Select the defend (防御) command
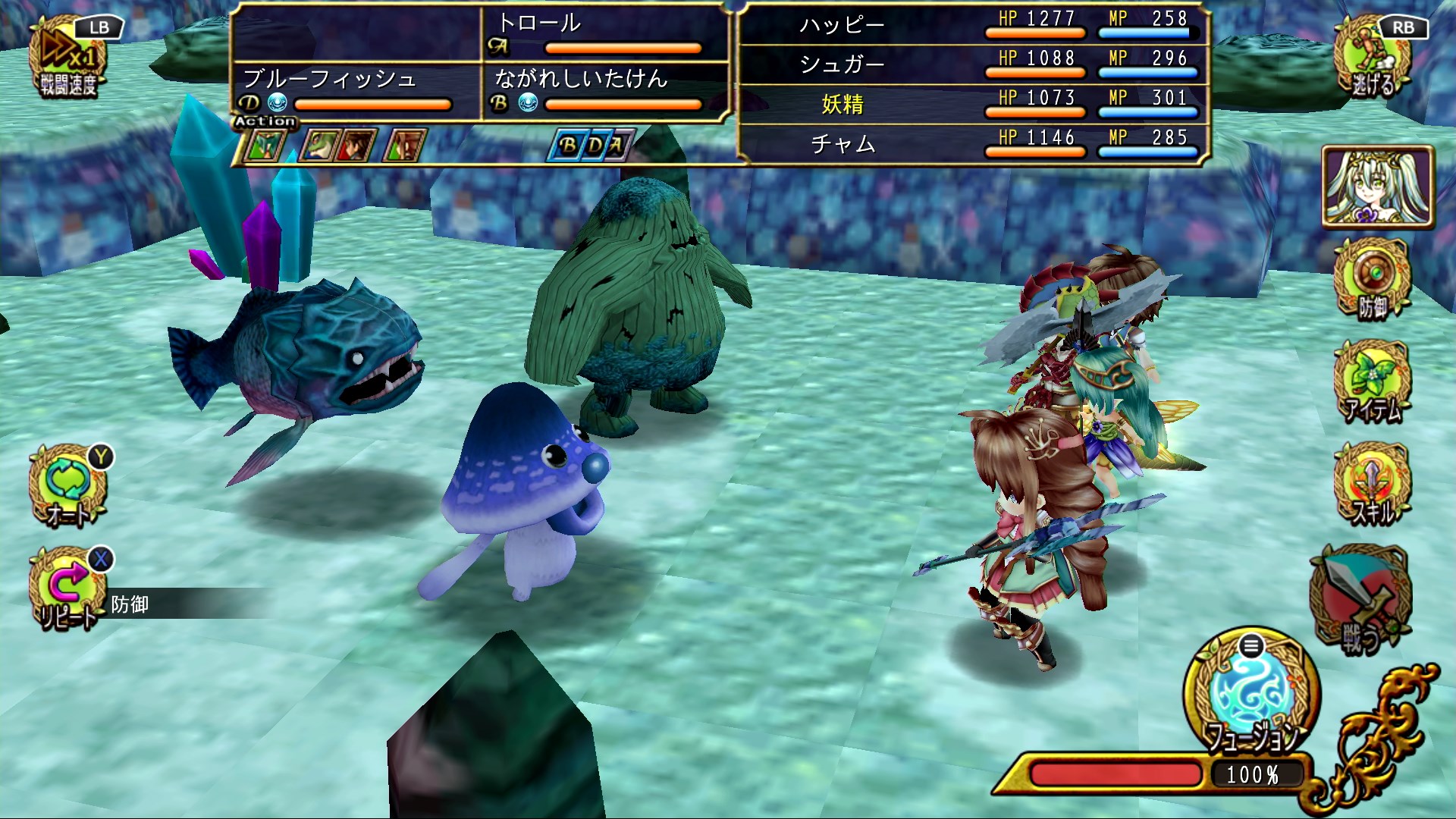 pos(1373,281)
